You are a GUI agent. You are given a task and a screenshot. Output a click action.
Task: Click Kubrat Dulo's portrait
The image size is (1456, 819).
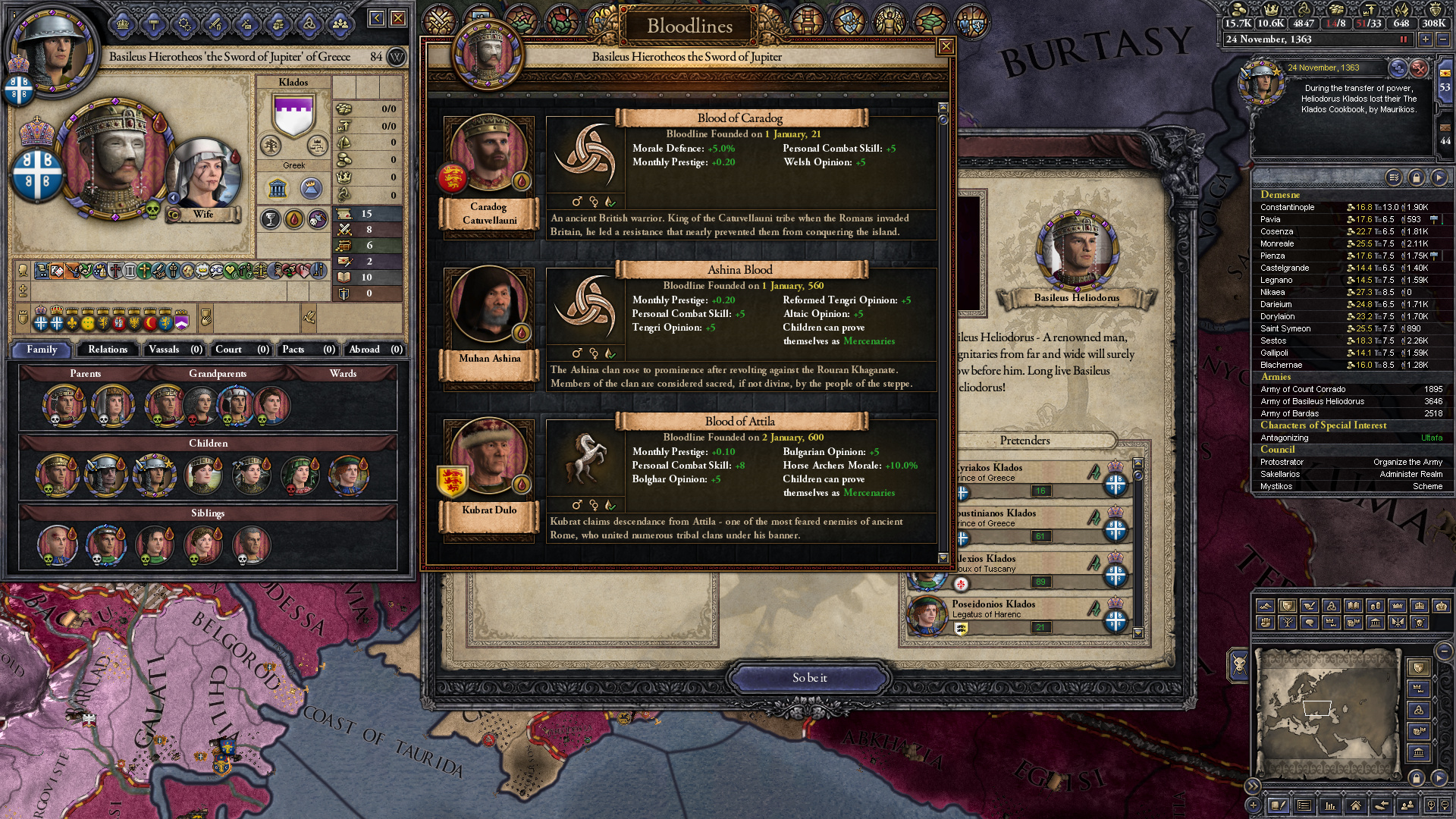point(489,457)
